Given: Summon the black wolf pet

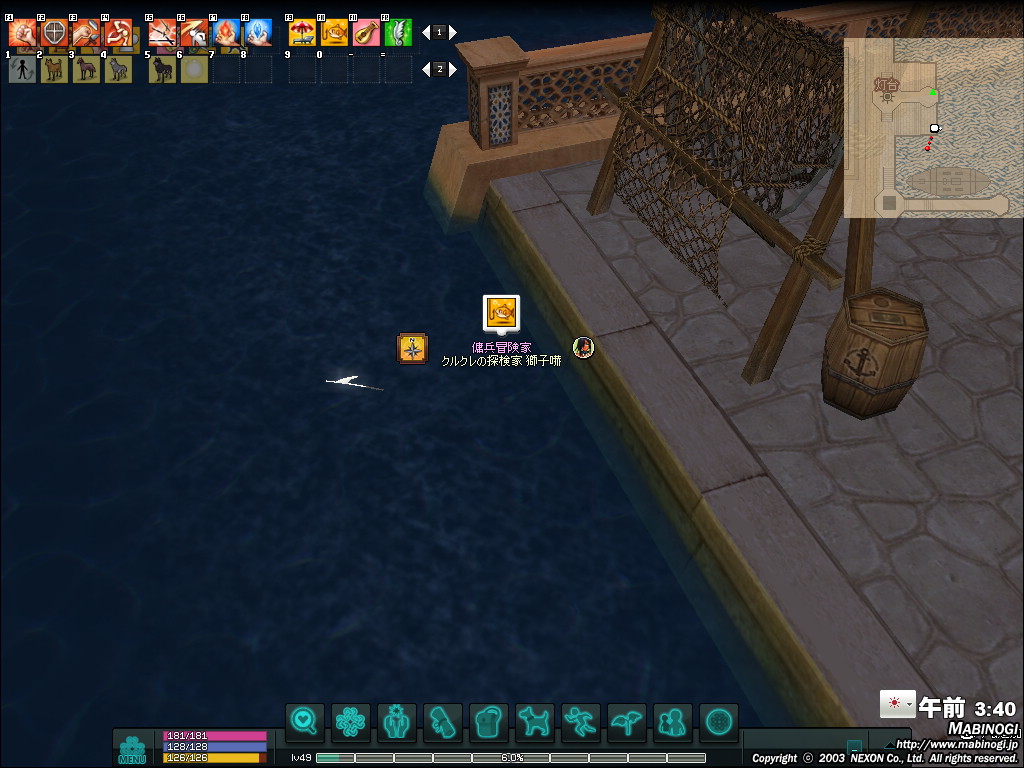Looking at the screenshot, I should [162, 69].
